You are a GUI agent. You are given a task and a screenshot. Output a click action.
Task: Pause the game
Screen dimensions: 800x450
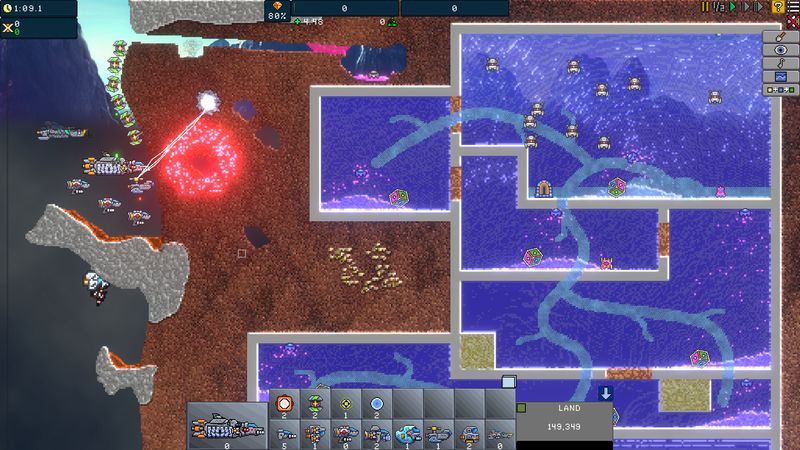705,7
